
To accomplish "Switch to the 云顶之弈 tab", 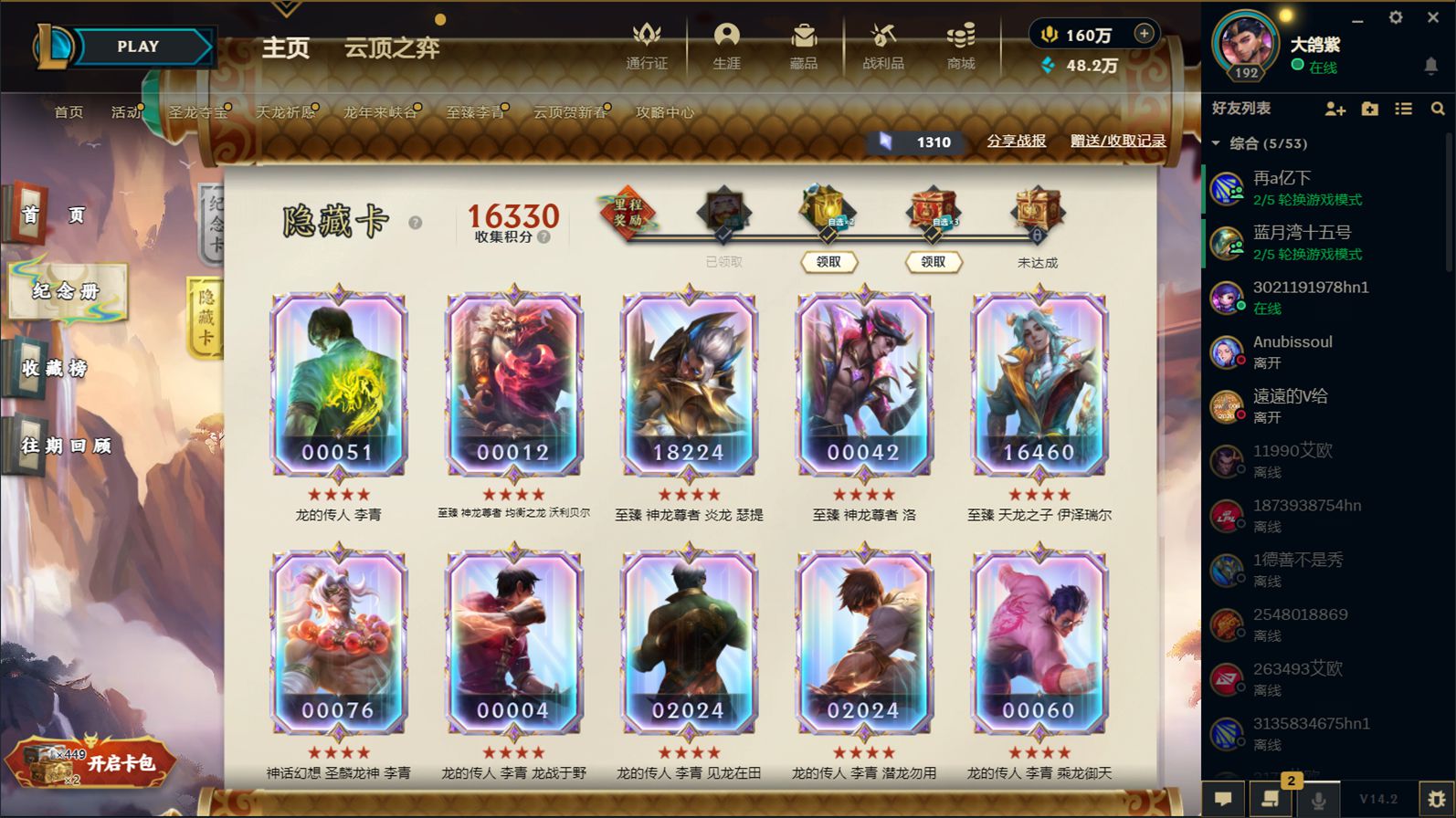I will coord(392,48).
